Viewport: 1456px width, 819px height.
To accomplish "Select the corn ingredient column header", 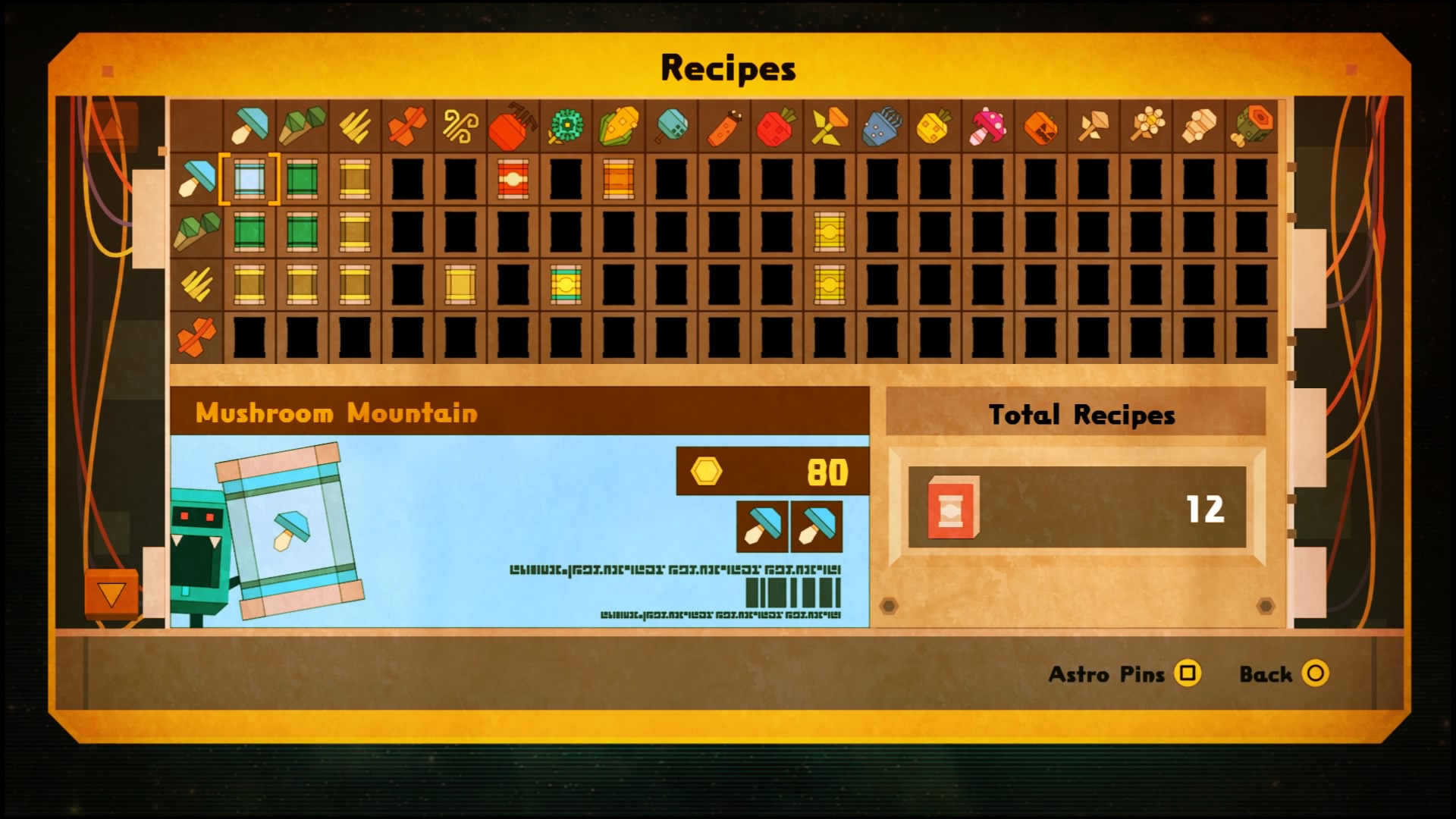I will pos(618,126).
